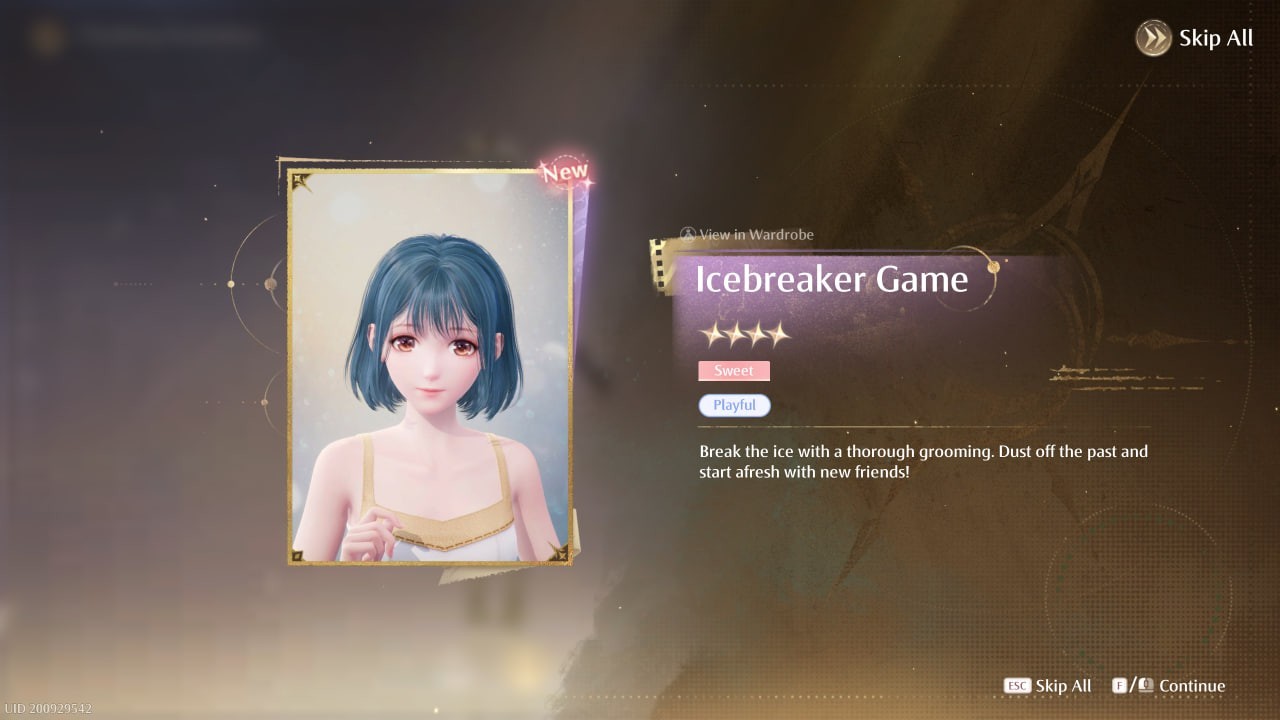
Task: Click the double-chevron Skip All icon
Action: (x=1152, y=38)
